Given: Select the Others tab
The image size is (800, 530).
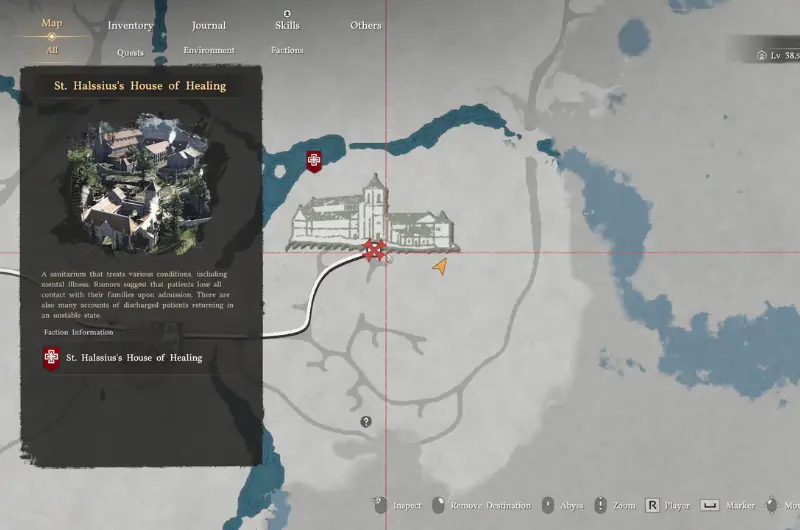Looking at the screenshot, I should pyautogui.click(x=365, y=25).
